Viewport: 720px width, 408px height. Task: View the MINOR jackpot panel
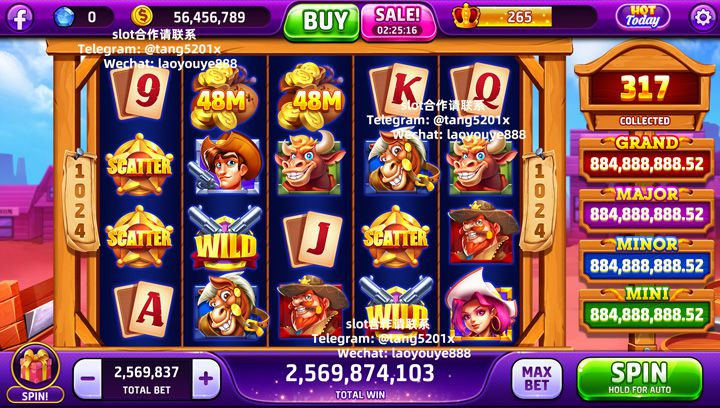[x=646, y=259]
